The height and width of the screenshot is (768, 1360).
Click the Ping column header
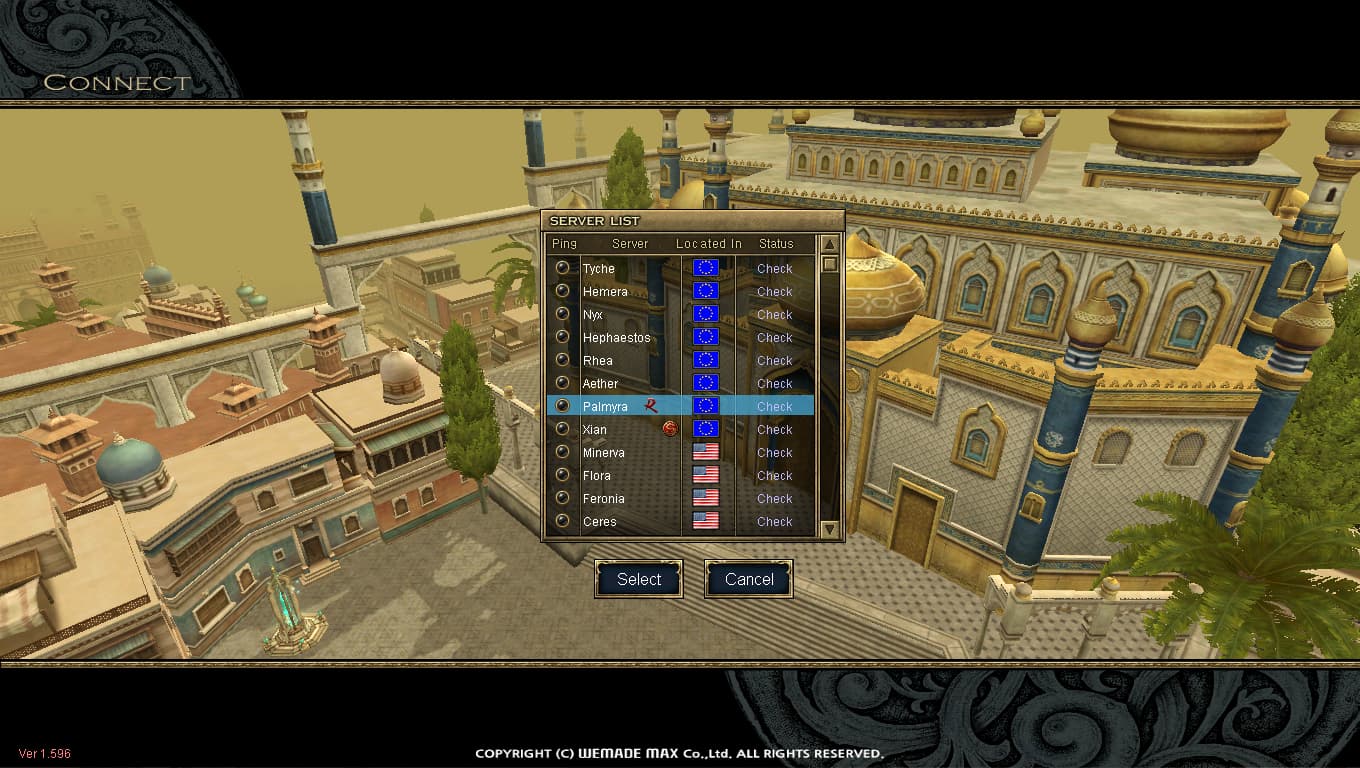click(x=564, y=244)
